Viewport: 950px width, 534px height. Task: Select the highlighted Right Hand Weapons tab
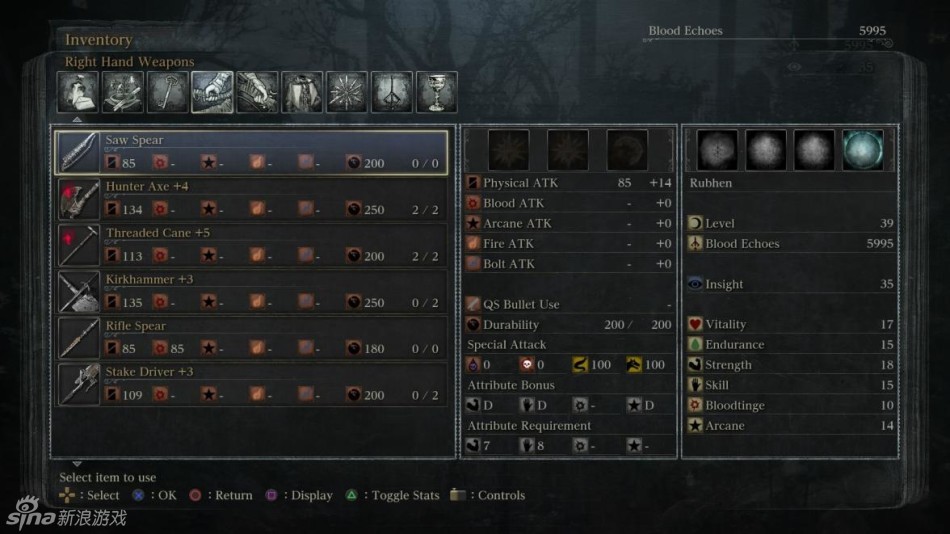tap(212, 92)
